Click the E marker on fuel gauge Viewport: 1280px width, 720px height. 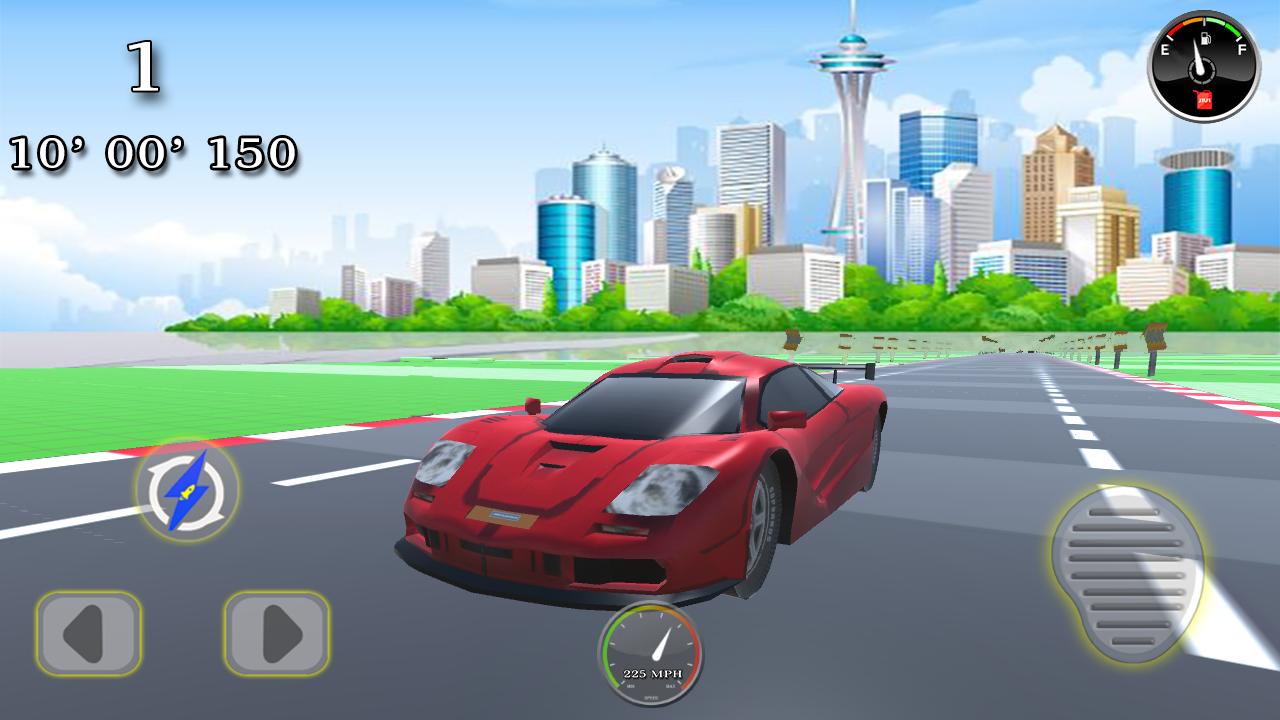[x=1165, y=48]
